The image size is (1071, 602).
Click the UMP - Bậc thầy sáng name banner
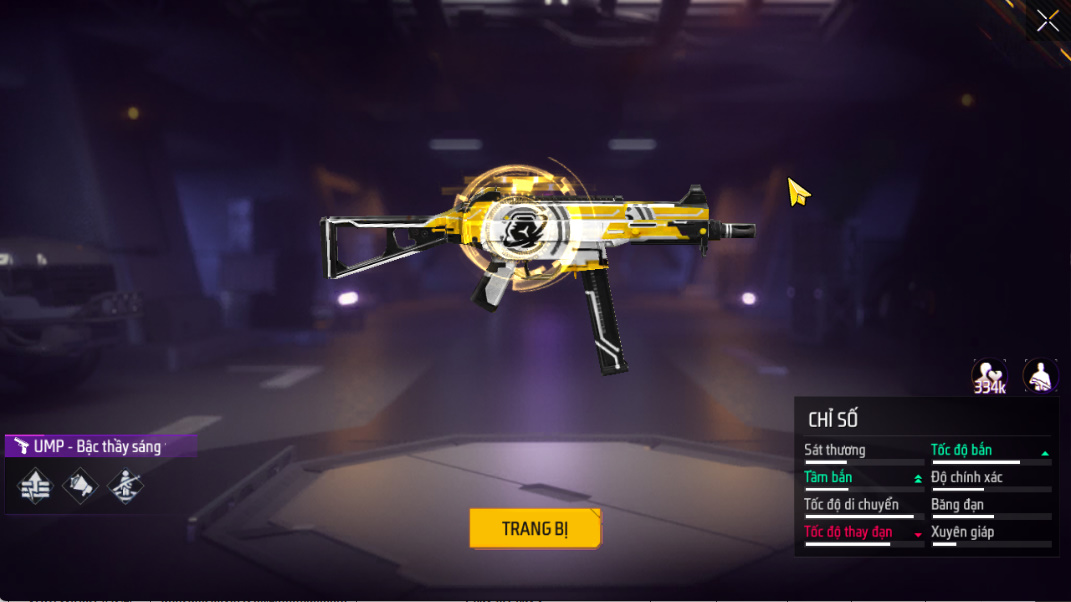[x=100, y=446]
